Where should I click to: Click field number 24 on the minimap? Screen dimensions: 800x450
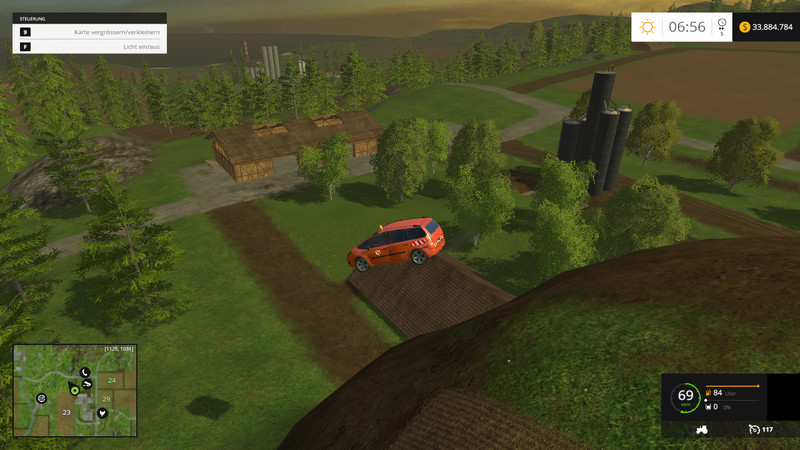(112, 381)
